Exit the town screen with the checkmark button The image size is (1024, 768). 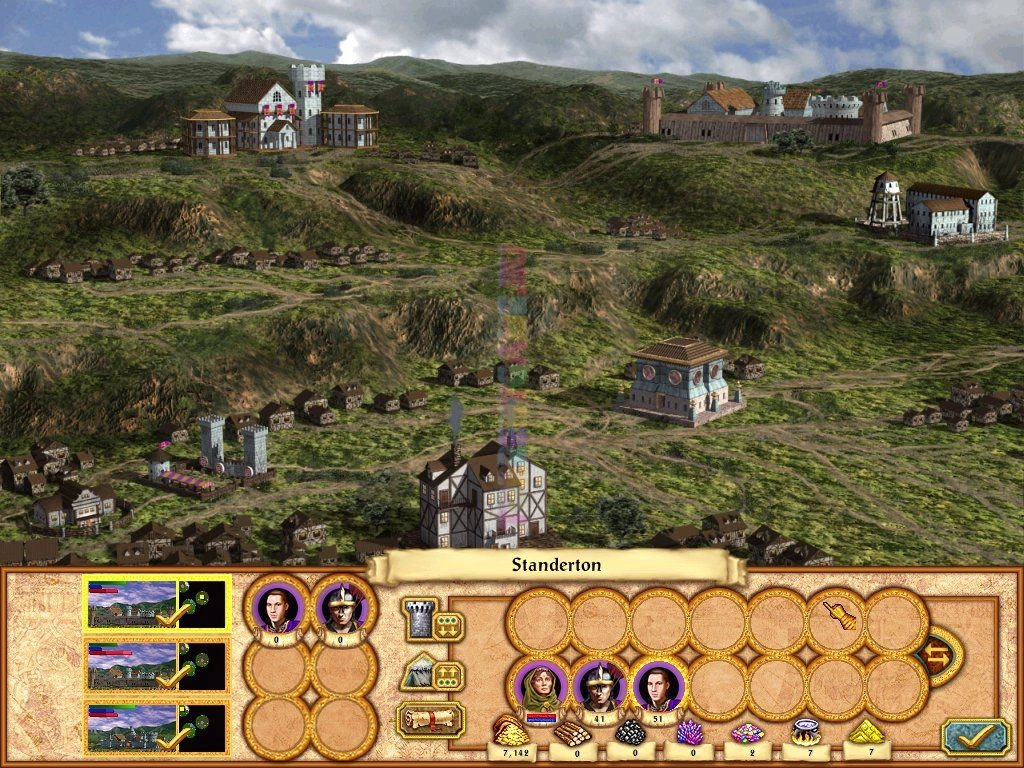[974, 735]
